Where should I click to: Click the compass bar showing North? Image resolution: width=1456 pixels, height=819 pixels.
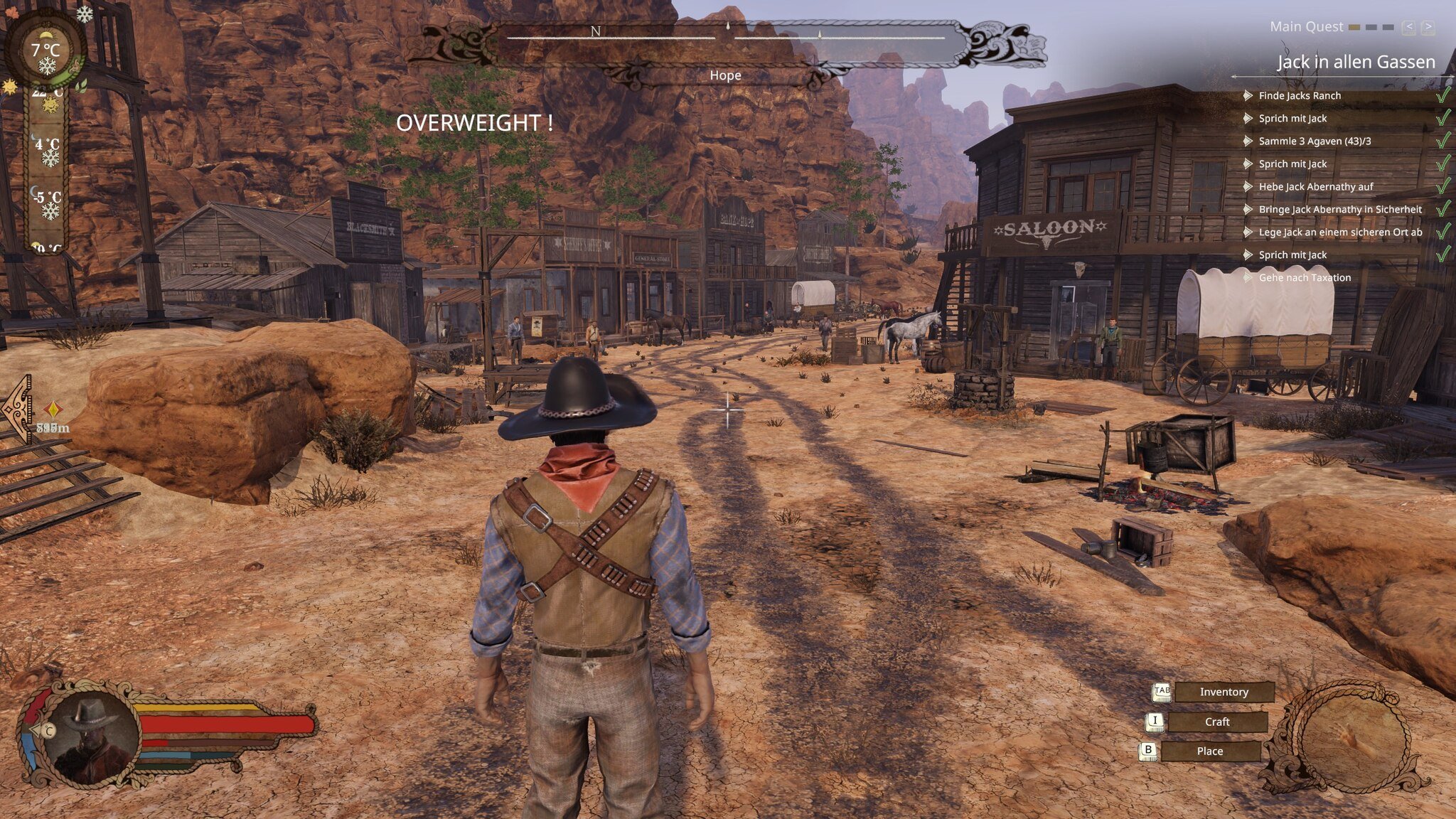[x=725, y=34]
